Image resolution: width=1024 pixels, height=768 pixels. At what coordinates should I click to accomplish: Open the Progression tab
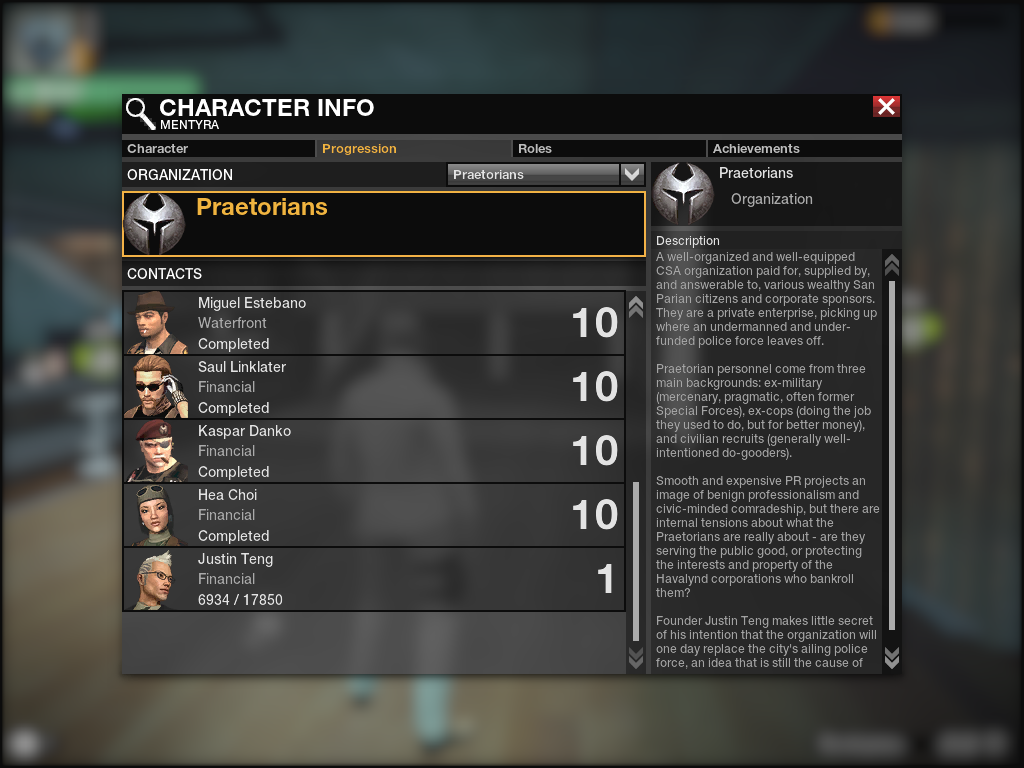pos(414,149)
